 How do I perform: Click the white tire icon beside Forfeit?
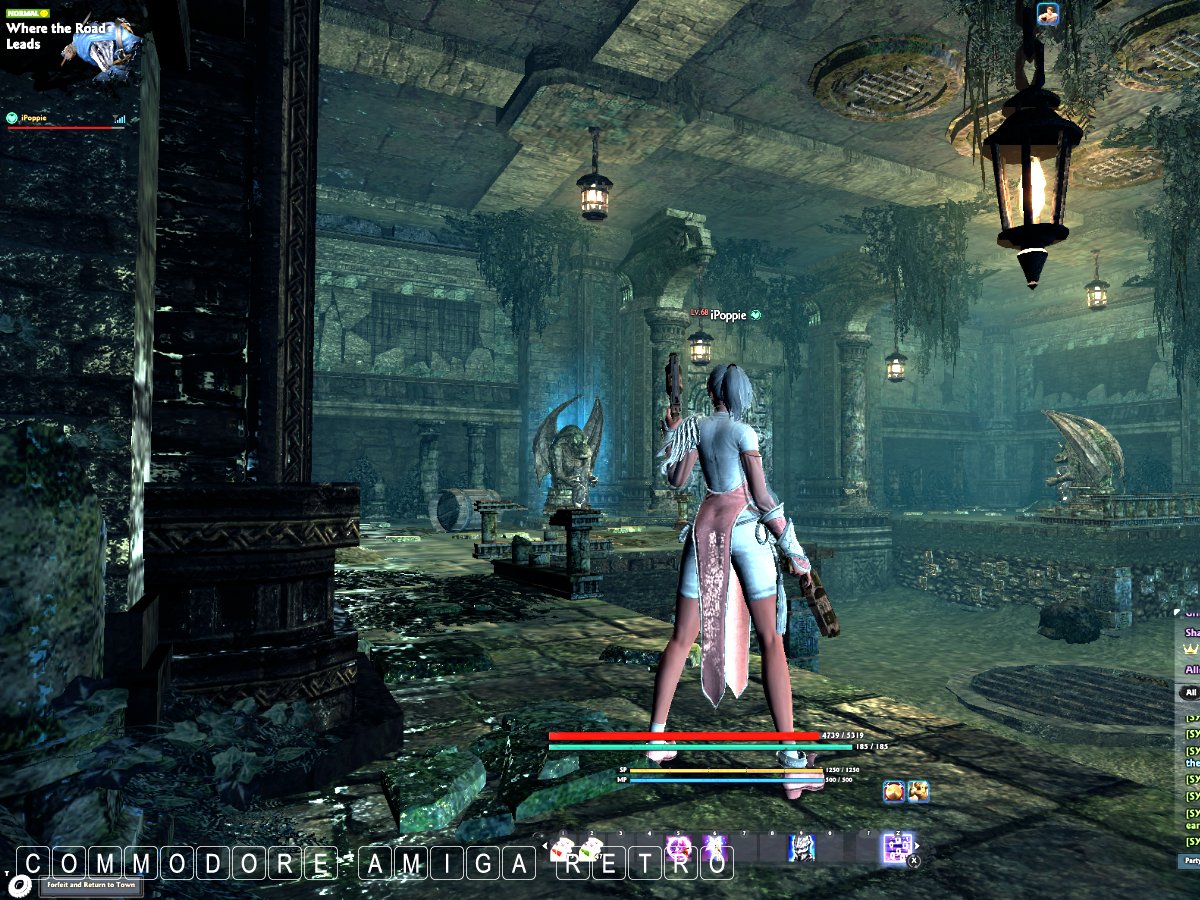[20, 884]
